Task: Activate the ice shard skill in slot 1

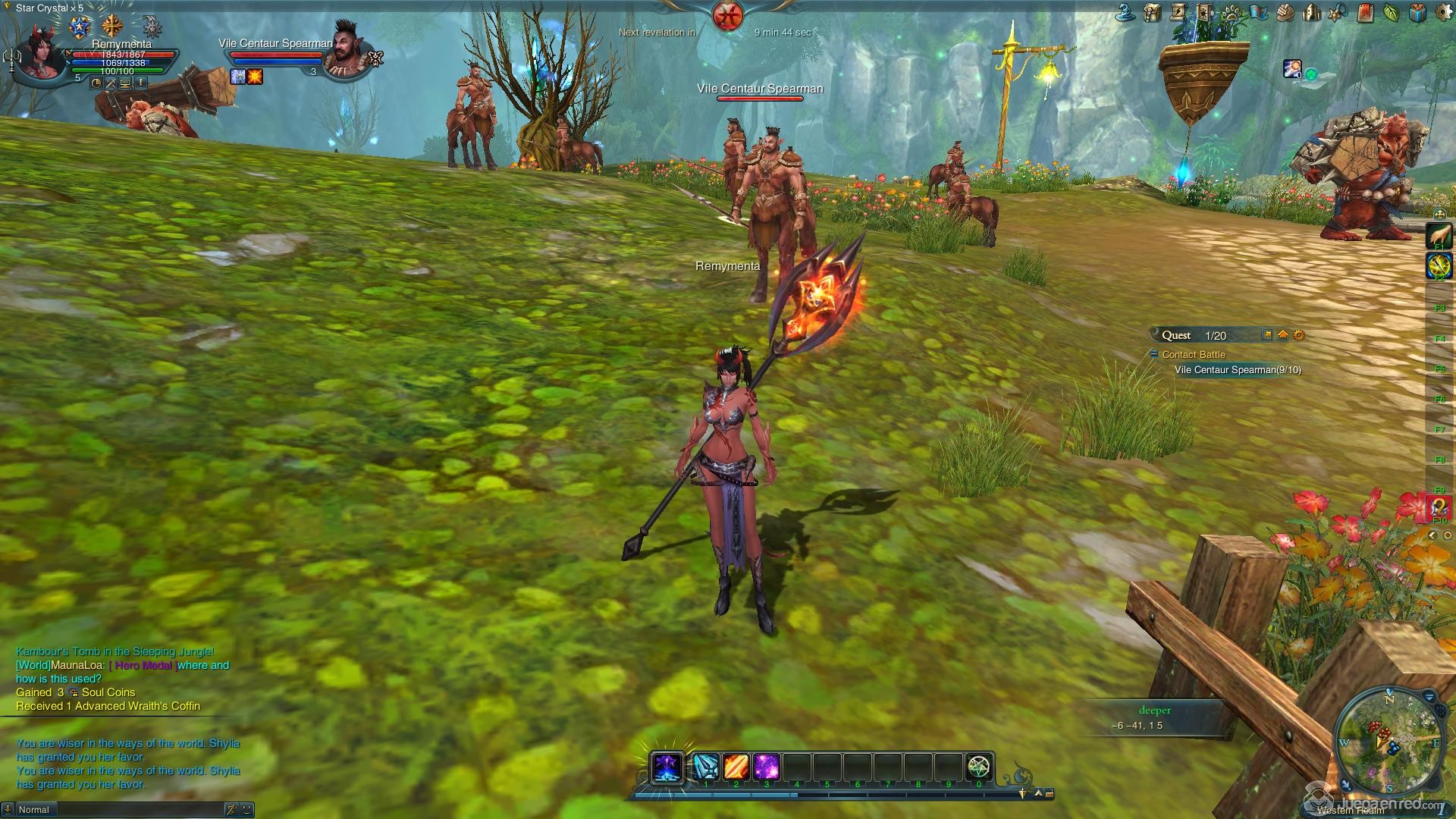Action: (x=706, y=767)
